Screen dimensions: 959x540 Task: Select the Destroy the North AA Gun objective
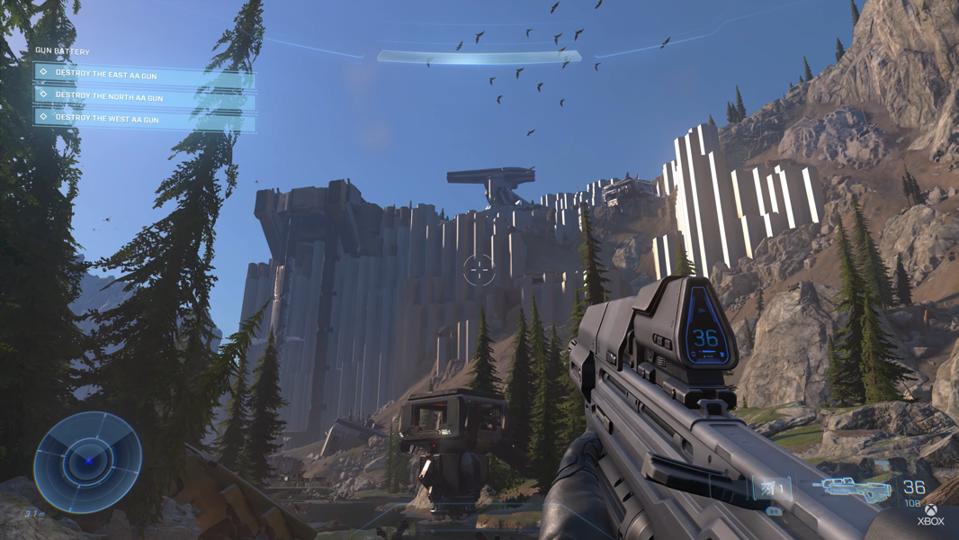coord(143,95)
